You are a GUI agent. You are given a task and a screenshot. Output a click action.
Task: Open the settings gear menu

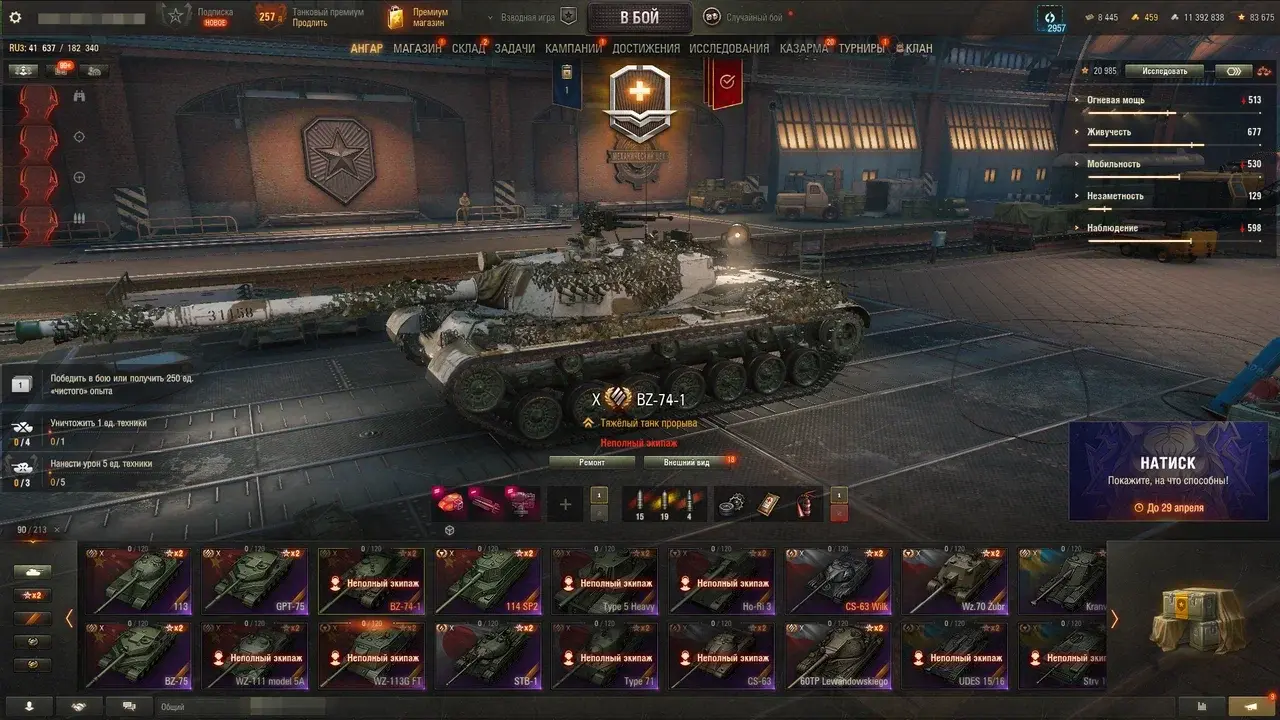click(x=15, y=17)
